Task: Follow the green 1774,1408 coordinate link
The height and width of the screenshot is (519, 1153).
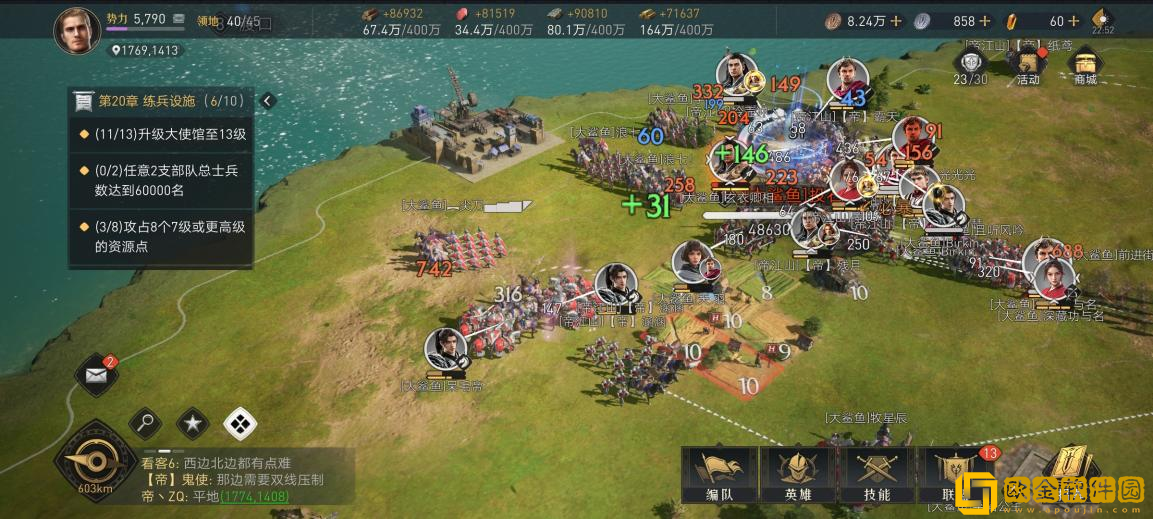Action: tap(254, 496)
